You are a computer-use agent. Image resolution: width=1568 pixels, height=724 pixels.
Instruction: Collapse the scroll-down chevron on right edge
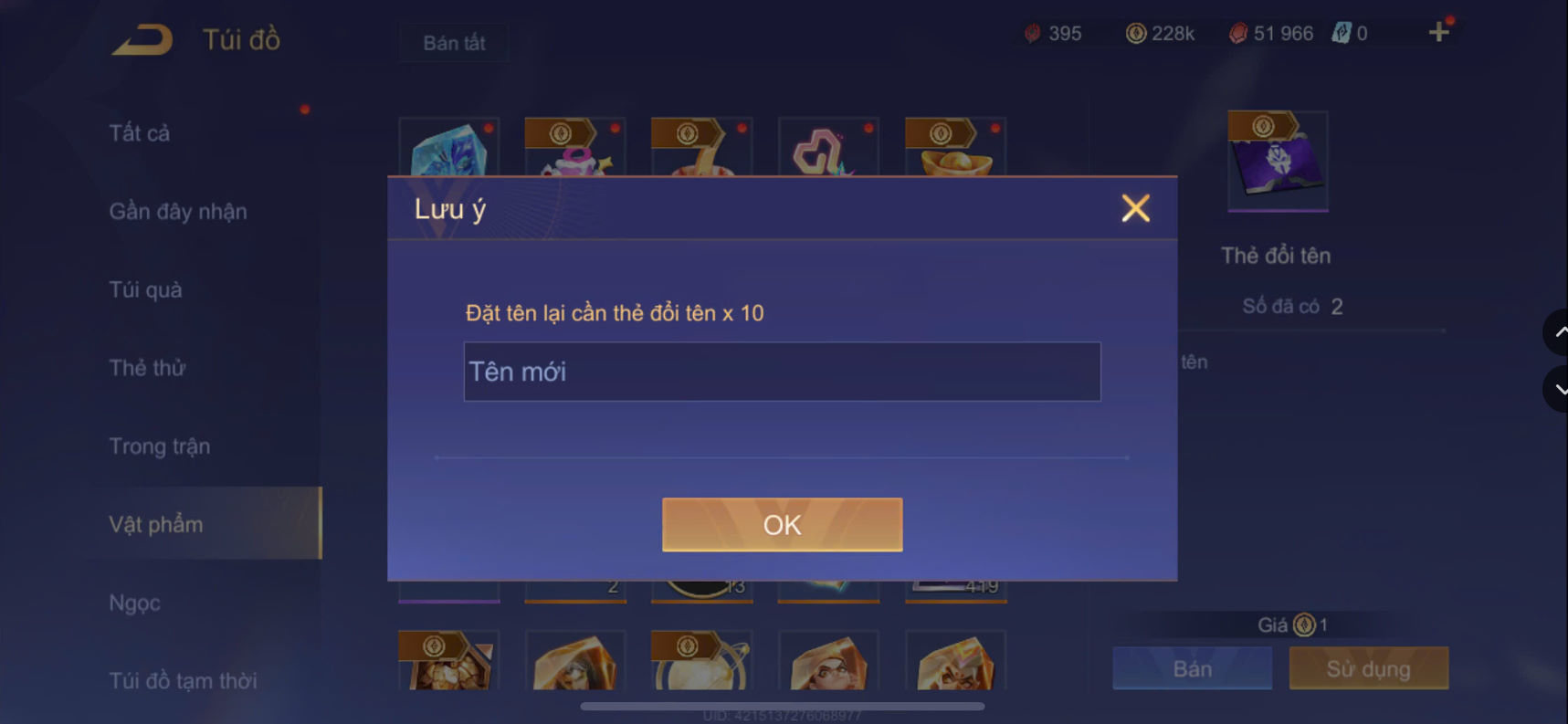pos(1557,389)
